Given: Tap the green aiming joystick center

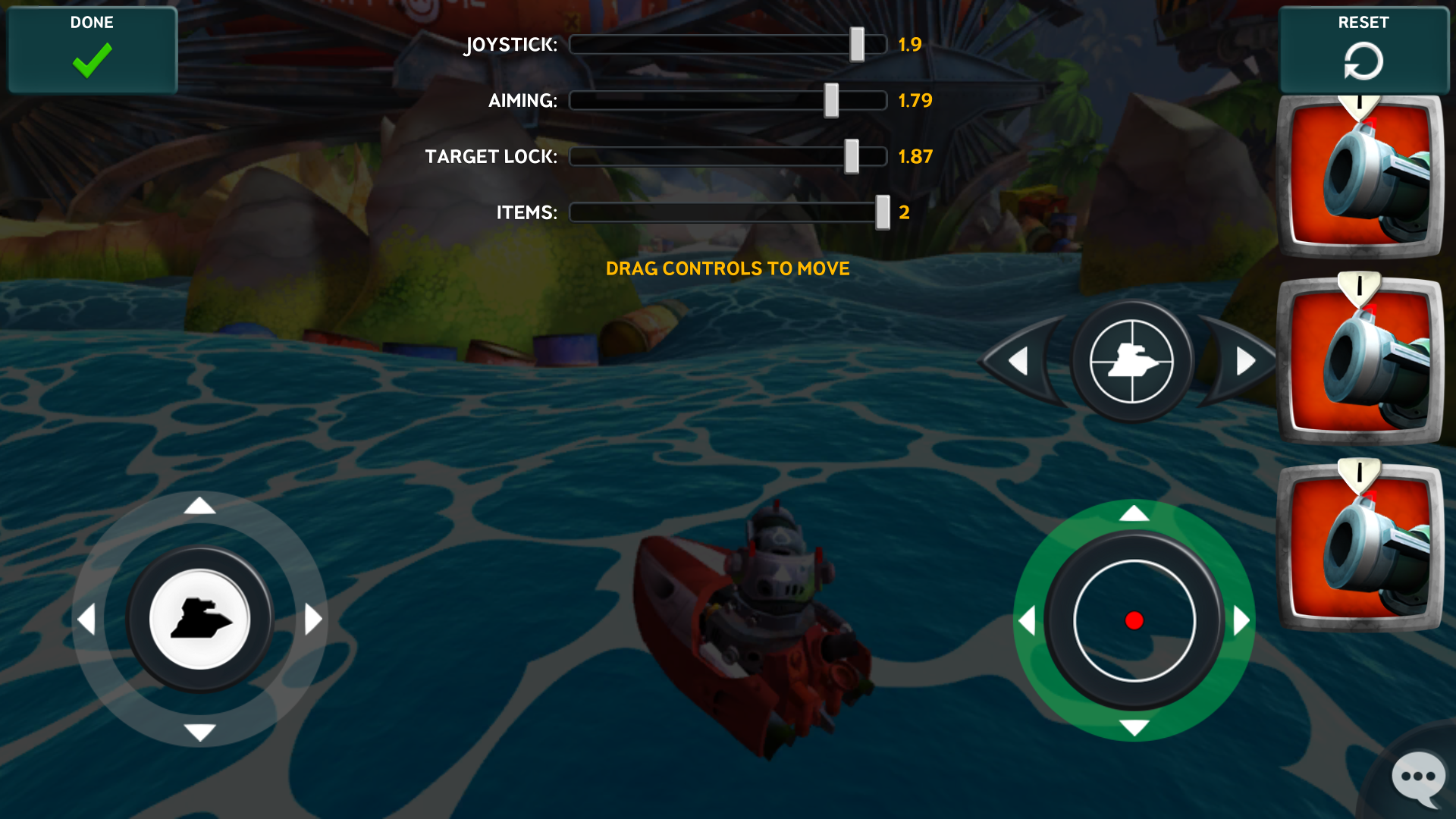Looking at the screenshot, I should pos(1134,620).
